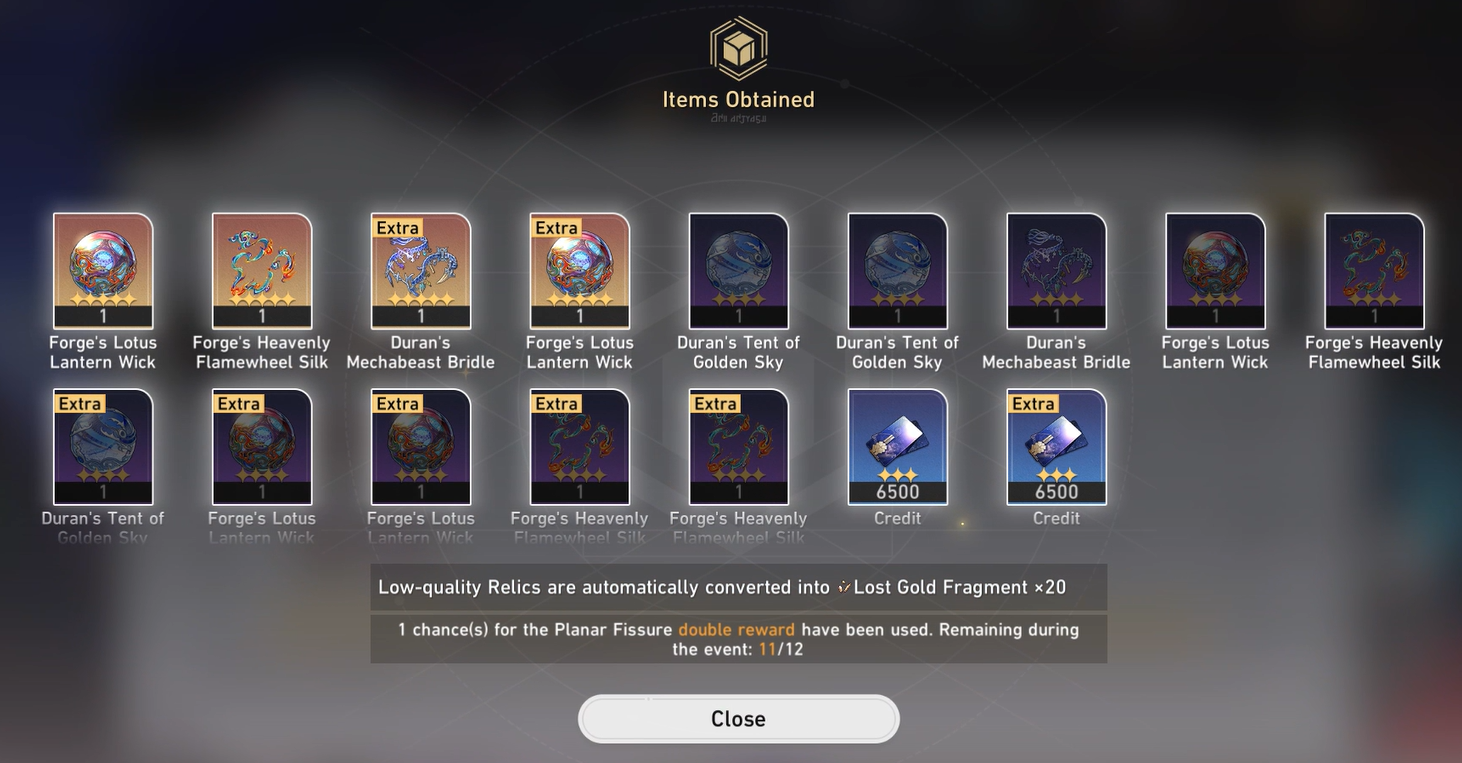Click the Extra-tagged Forge's Lotus Lantern Wick top row
This screenshot has width=1462, height=763.
coord(579,268)
